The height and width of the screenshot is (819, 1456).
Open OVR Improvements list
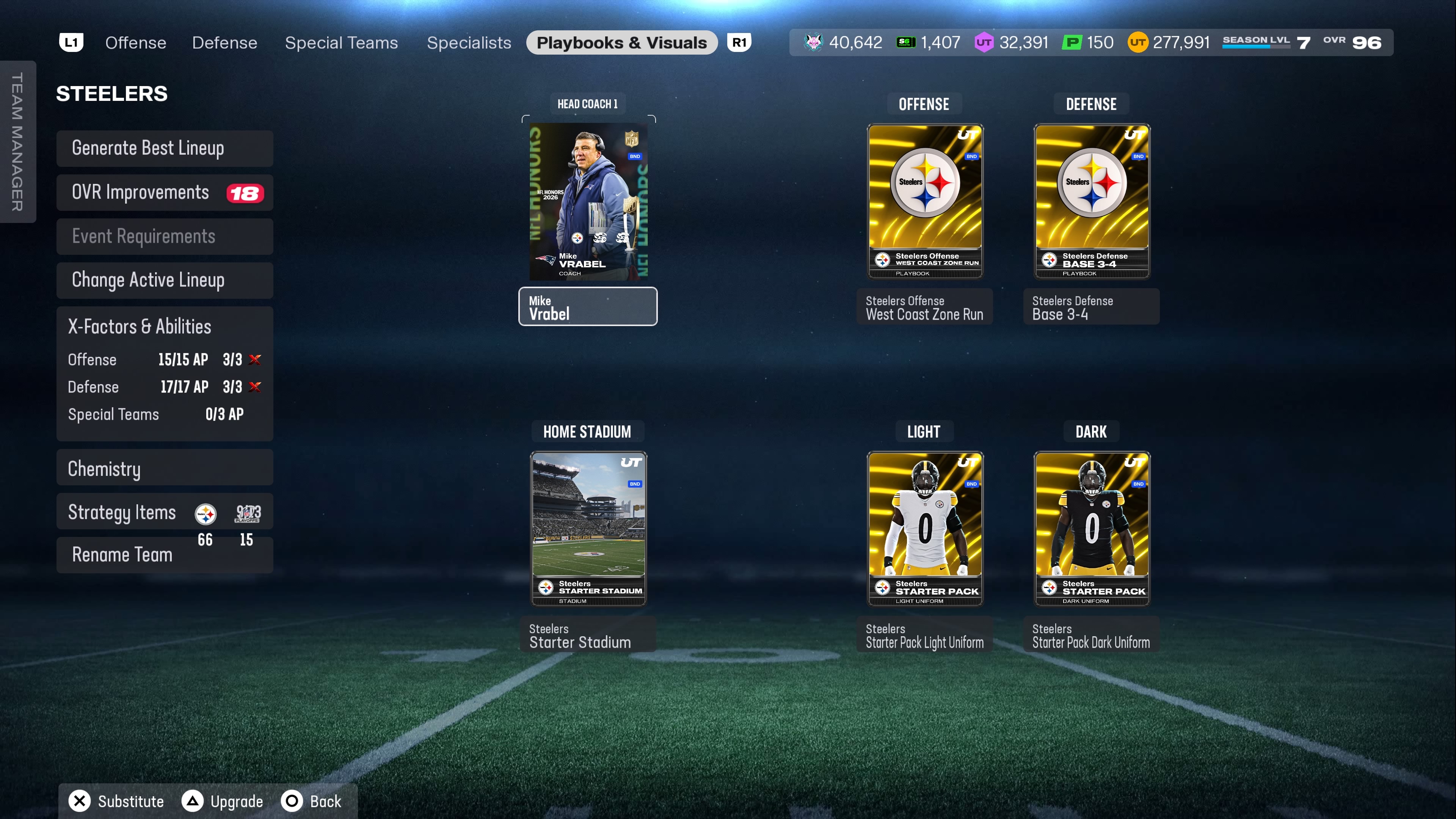click(x=165, y=193)
